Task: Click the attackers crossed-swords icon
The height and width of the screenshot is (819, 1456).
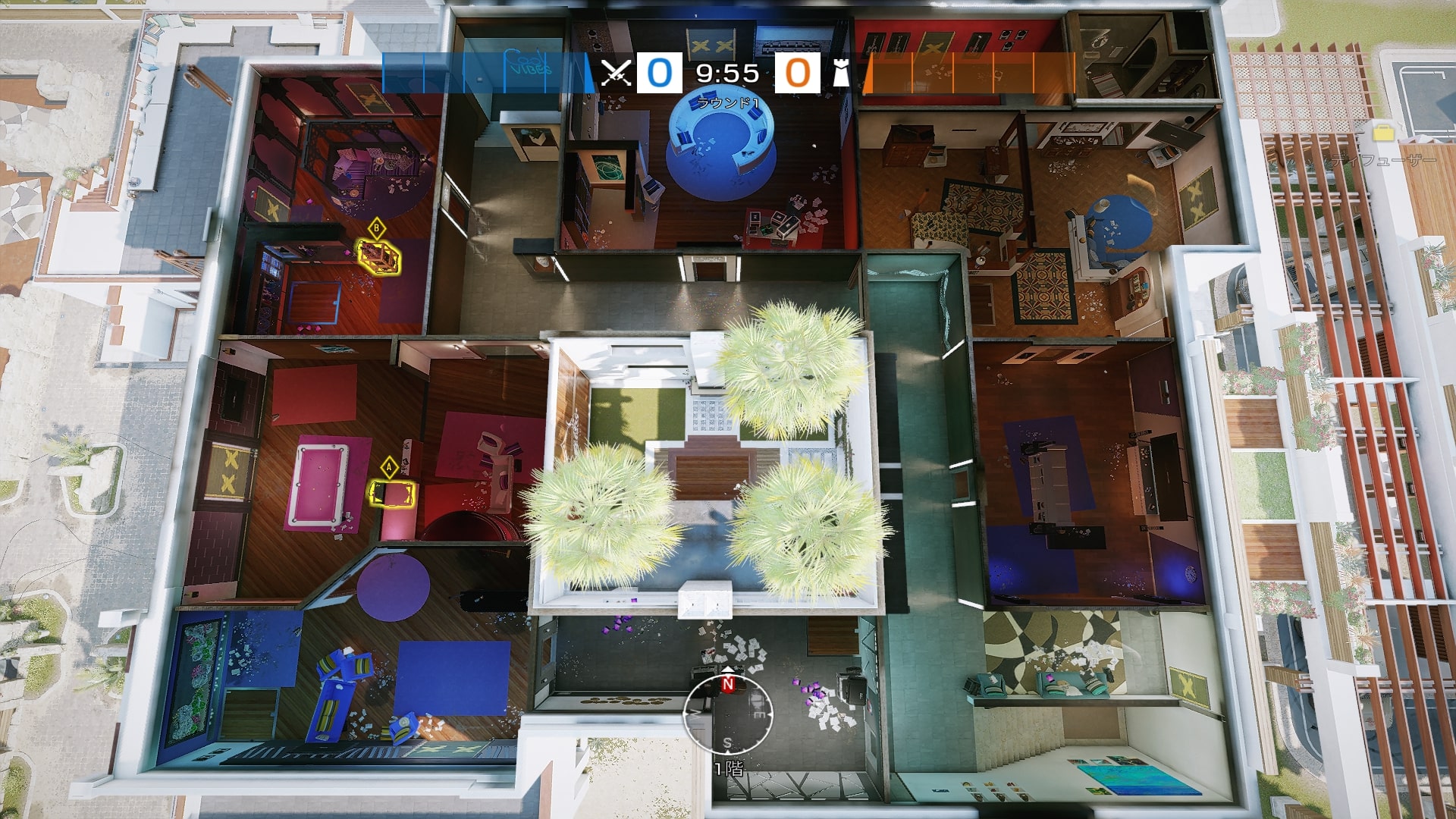Action: [616, 74]
